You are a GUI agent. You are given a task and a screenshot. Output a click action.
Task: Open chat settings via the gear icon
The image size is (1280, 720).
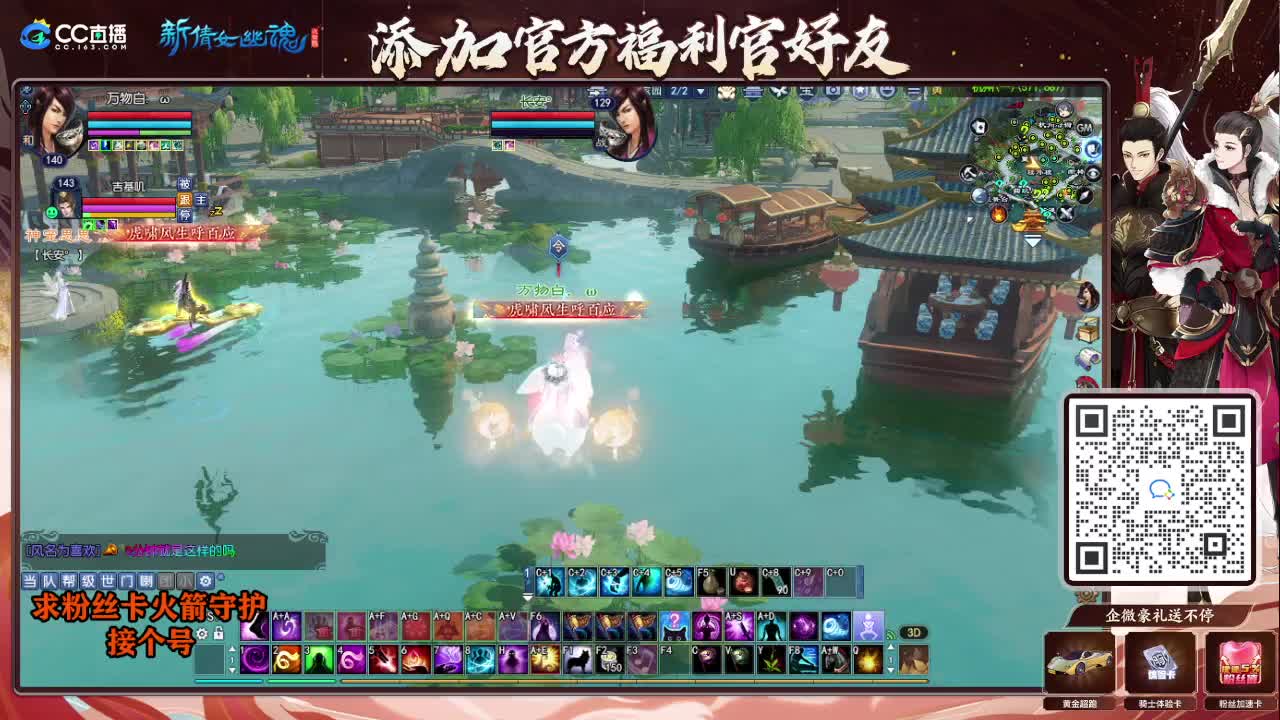pos(205,582)
